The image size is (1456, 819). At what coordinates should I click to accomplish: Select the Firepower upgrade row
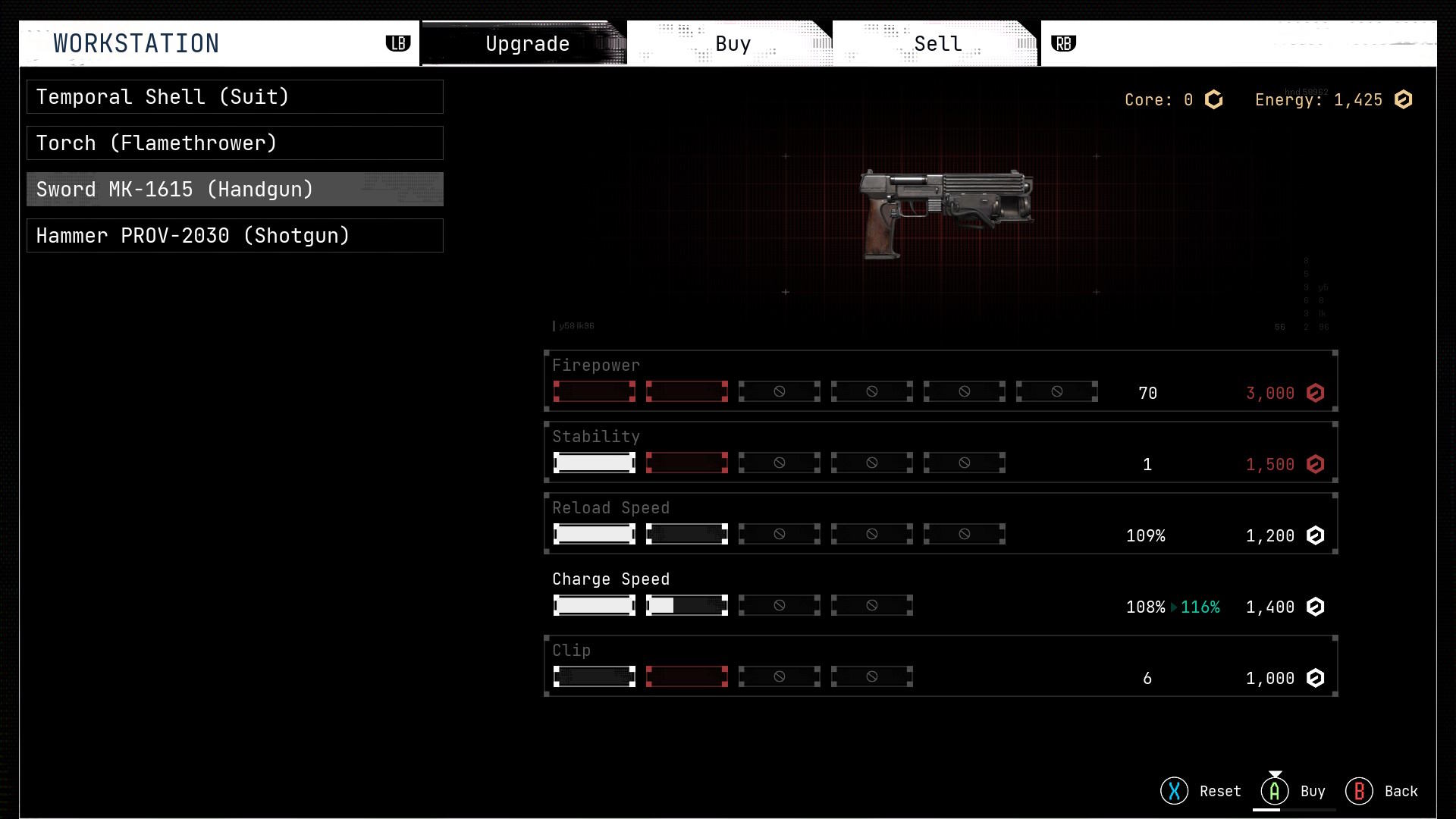(x=940, y=381)
